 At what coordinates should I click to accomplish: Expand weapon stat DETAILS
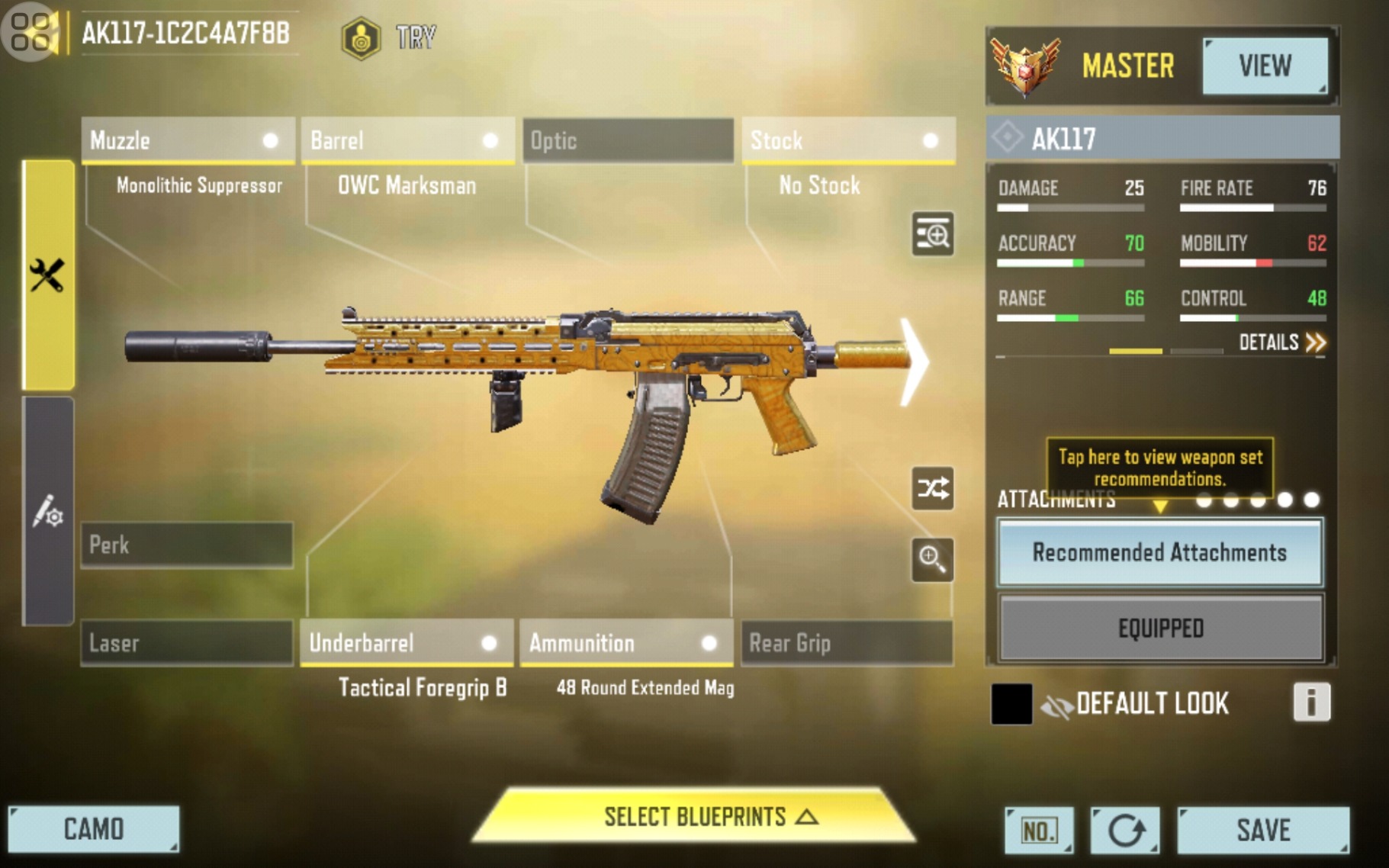click(1281, 342)
